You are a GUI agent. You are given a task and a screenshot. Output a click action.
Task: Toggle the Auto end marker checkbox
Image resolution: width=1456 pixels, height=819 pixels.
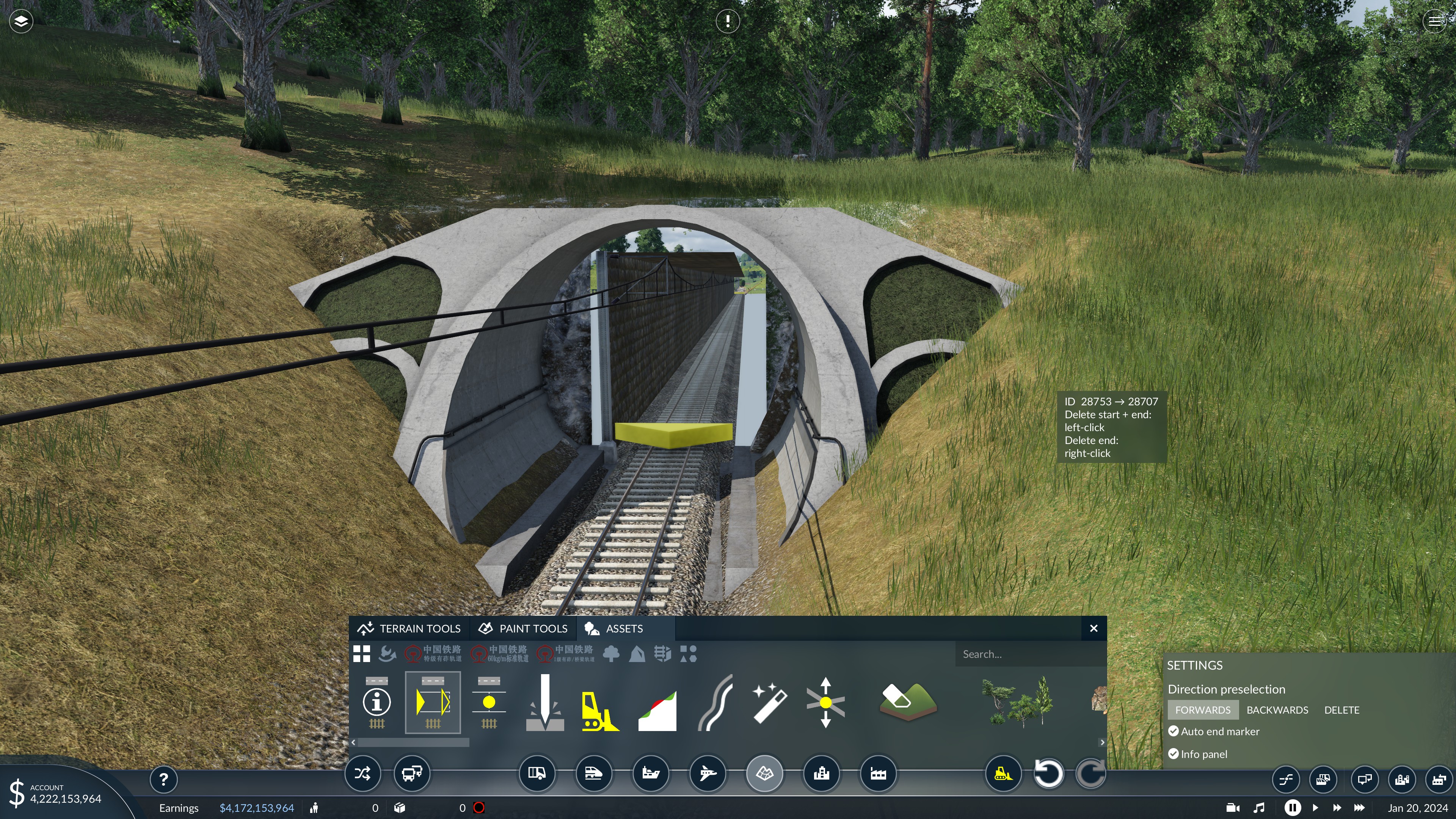[x=1174, y=731]
